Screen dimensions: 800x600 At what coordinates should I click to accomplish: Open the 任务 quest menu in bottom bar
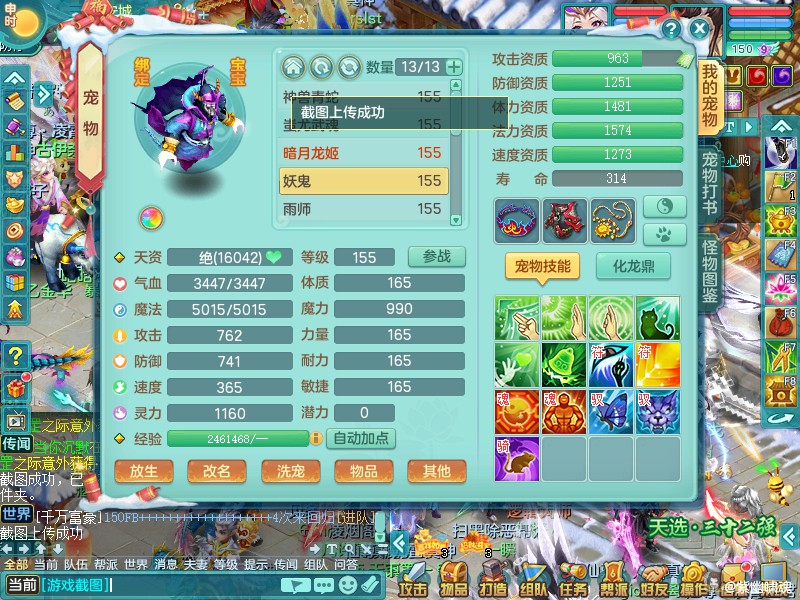[x=574, y=580]
